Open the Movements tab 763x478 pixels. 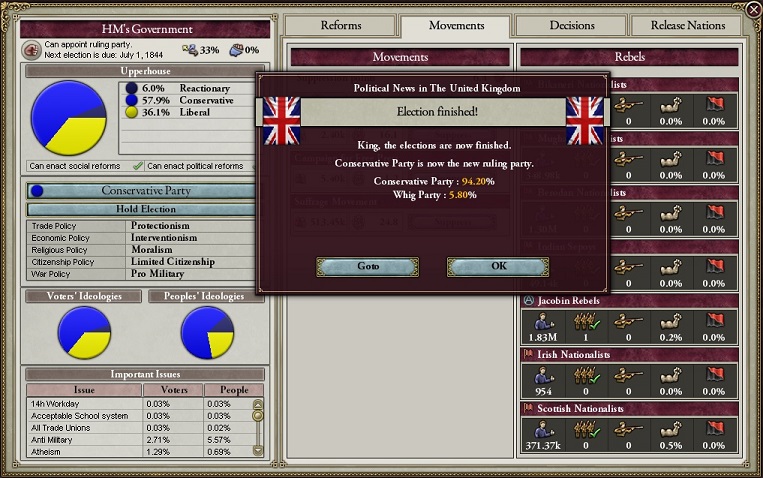point(456,25)
